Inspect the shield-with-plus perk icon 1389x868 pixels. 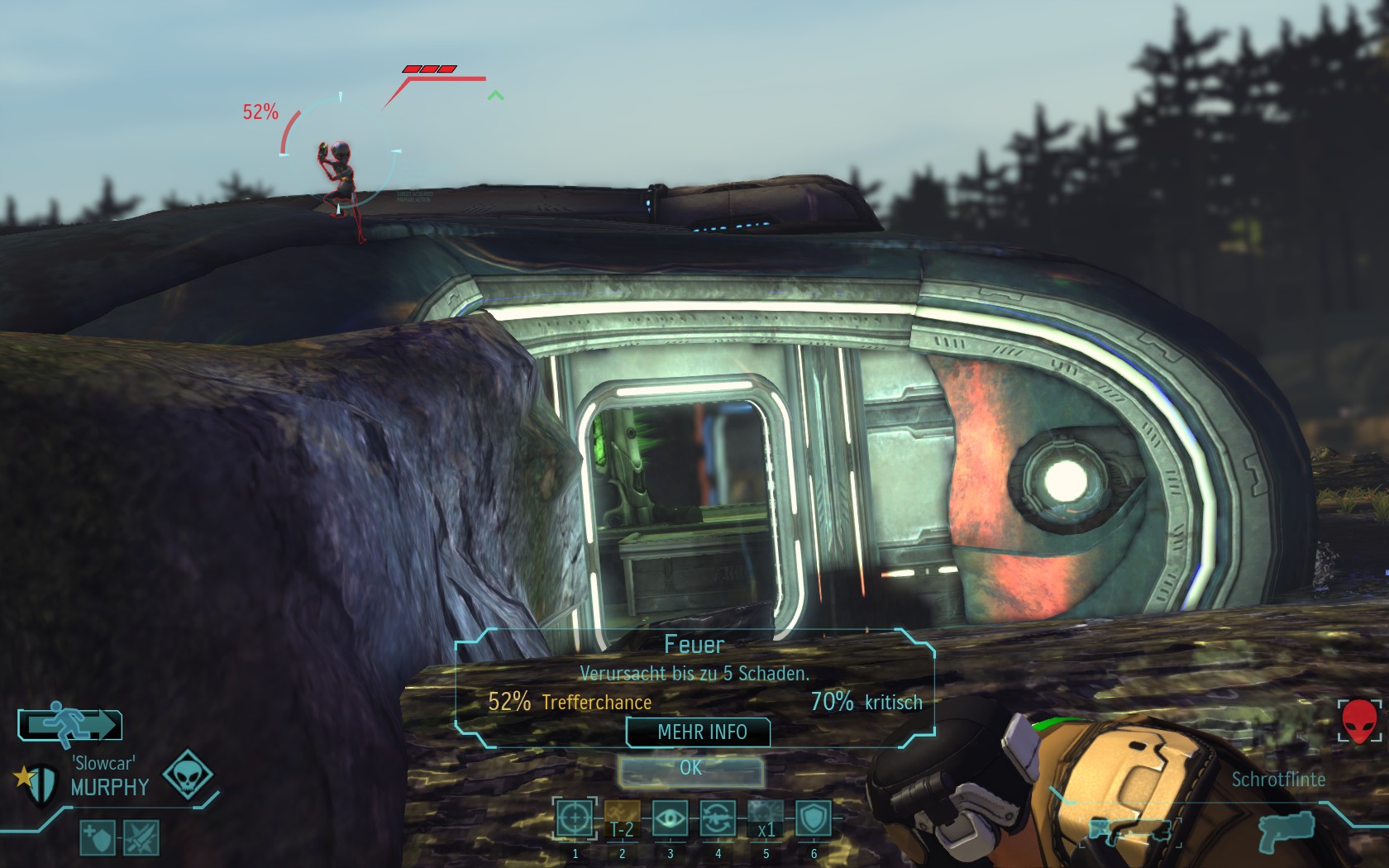pyautogui.click(x=97, y=838)
